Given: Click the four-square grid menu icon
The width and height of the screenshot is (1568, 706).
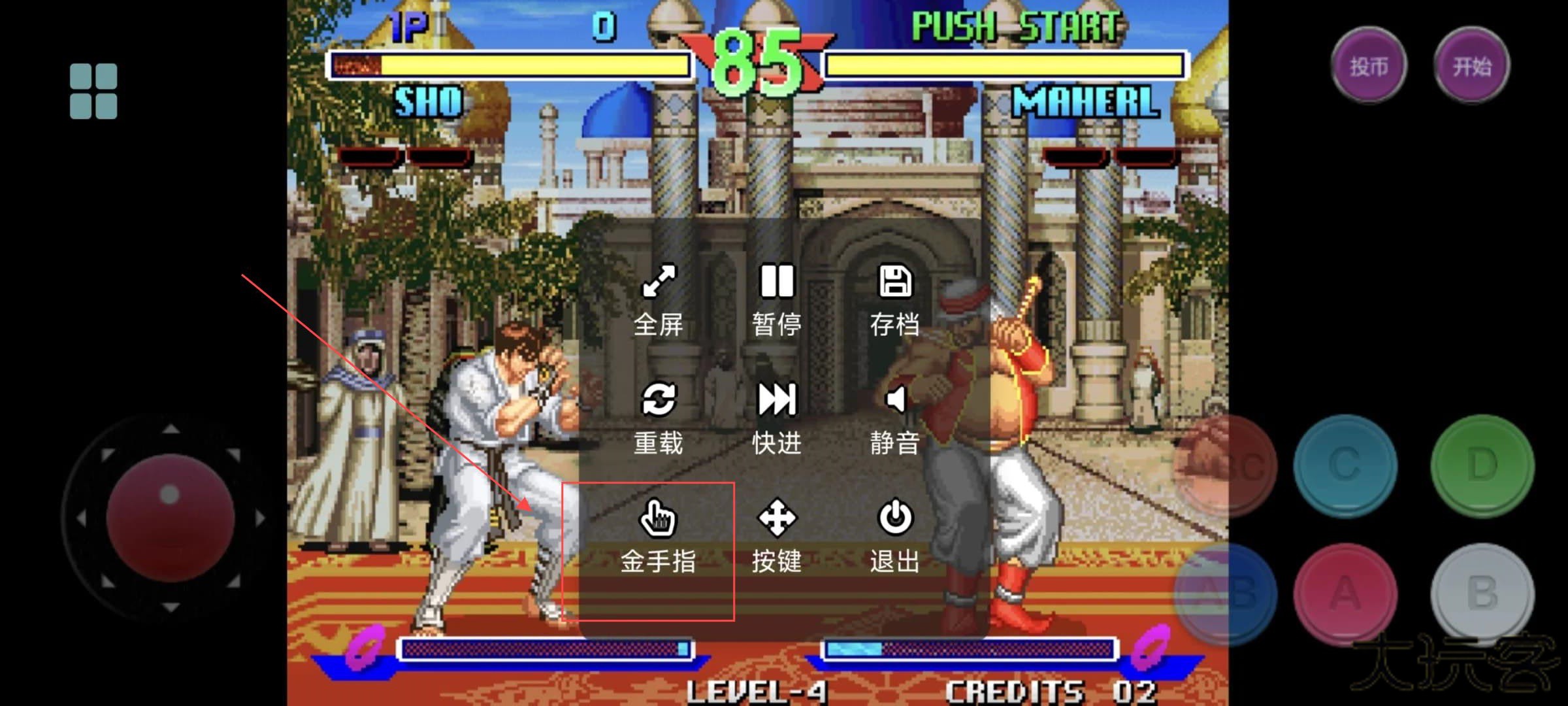Looking at the screenshot, I should [x=93, y=91].
